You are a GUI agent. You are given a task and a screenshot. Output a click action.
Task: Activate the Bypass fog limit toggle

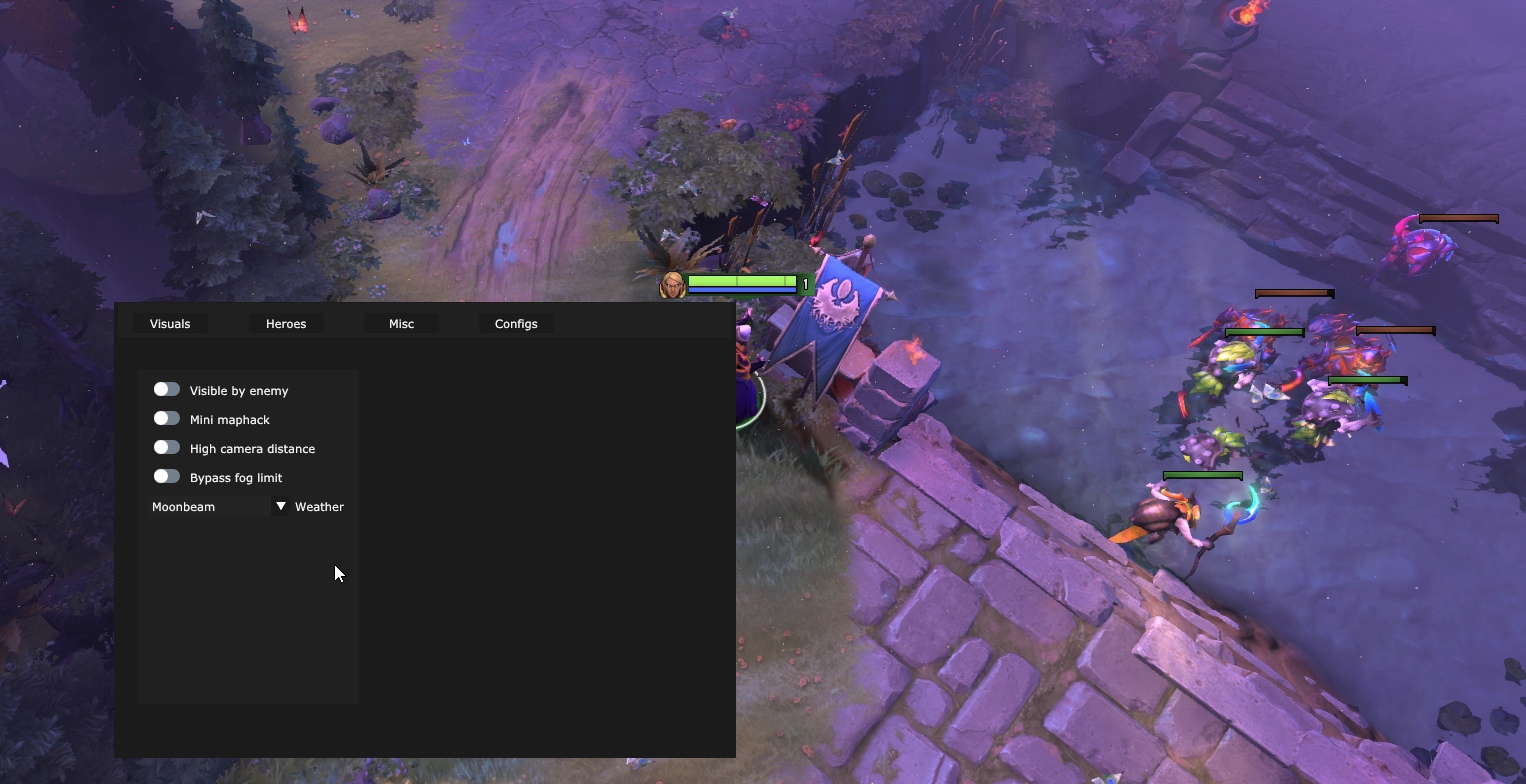pyautogui.click(x=167, y=477)
